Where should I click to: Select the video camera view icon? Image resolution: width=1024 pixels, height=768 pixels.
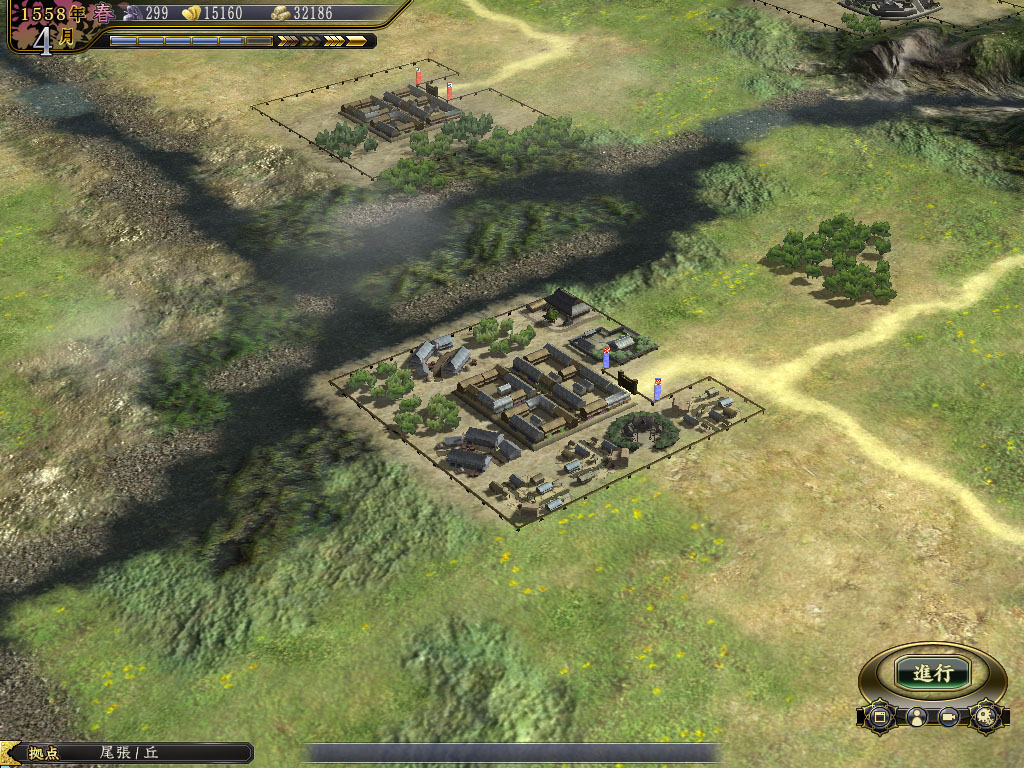(x=949, y=717)
